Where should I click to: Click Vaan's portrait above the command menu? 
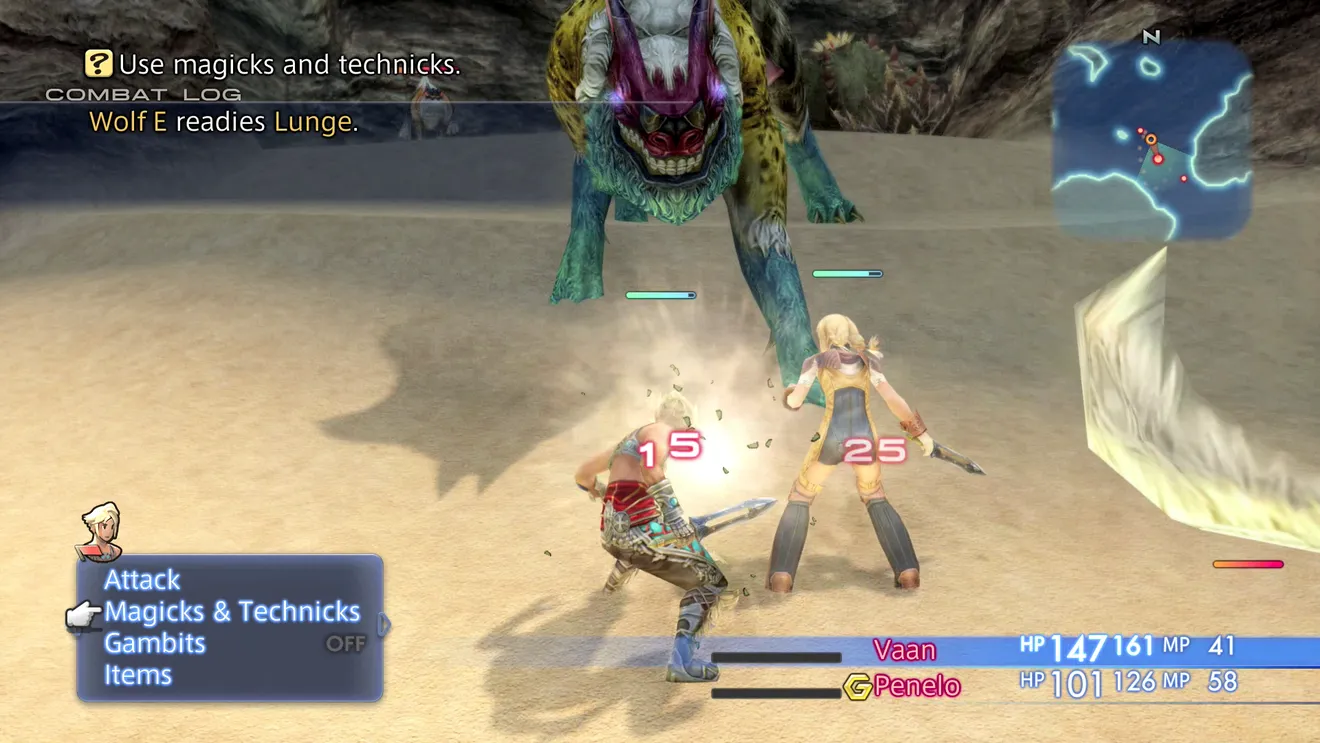[100, 531]
